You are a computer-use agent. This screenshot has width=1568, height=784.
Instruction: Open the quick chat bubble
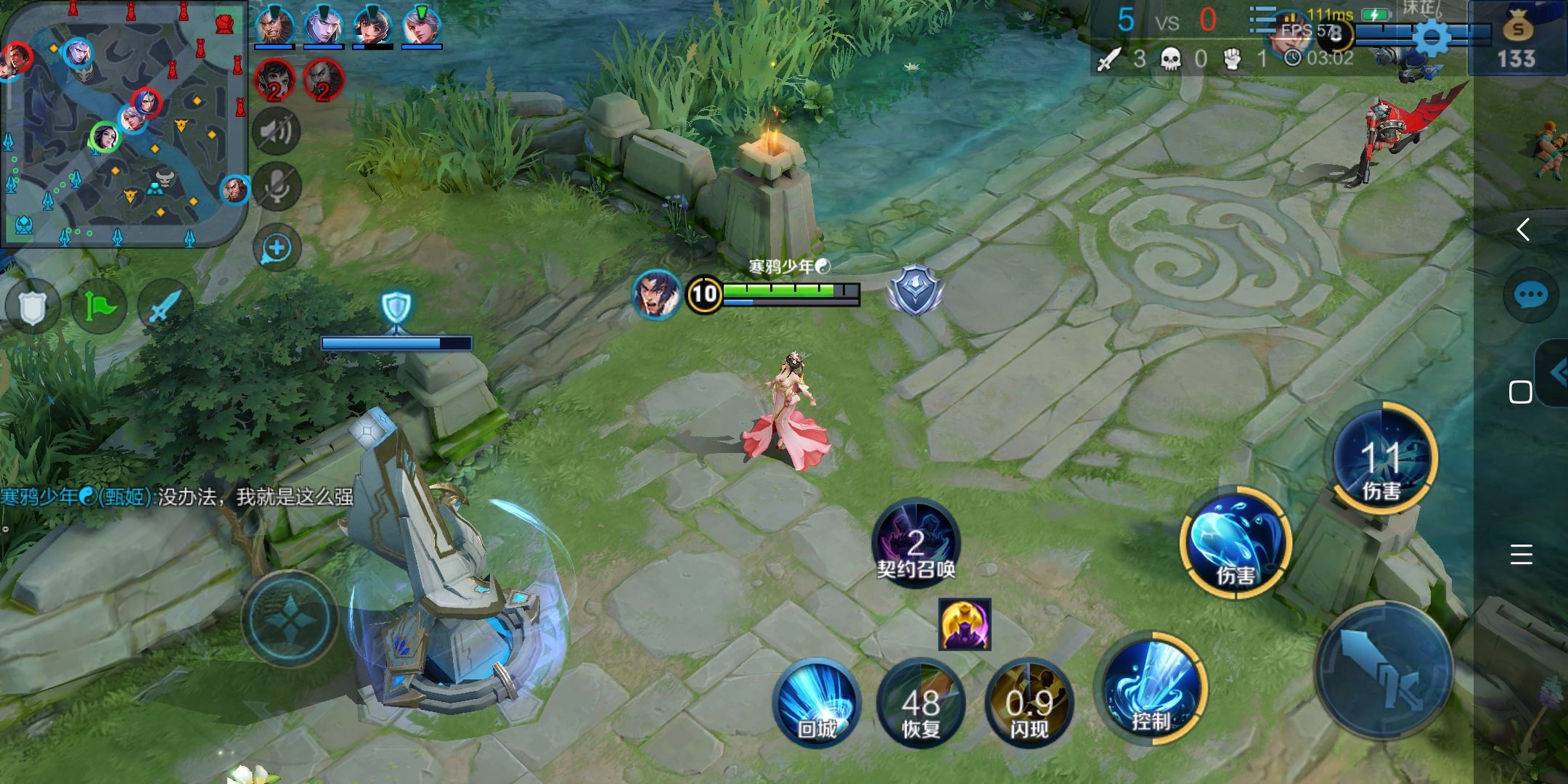point(1531,295)
